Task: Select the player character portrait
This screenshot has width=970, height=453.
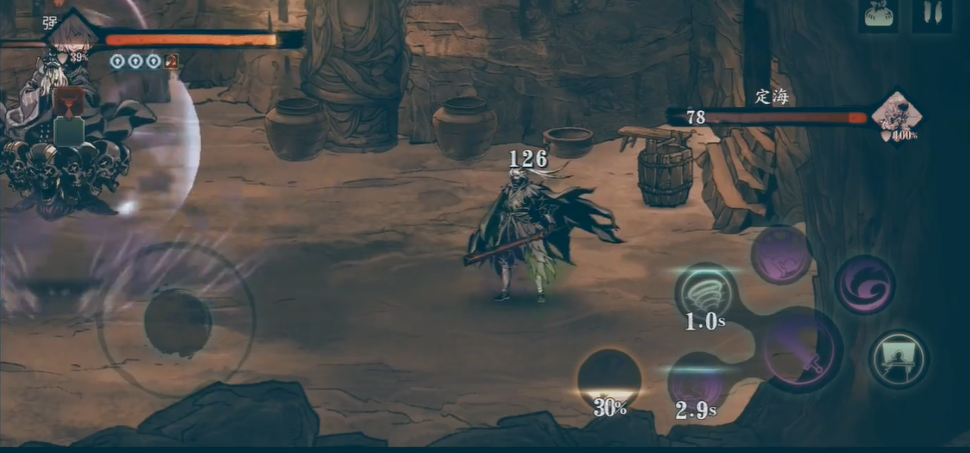Action: (72, 35)
